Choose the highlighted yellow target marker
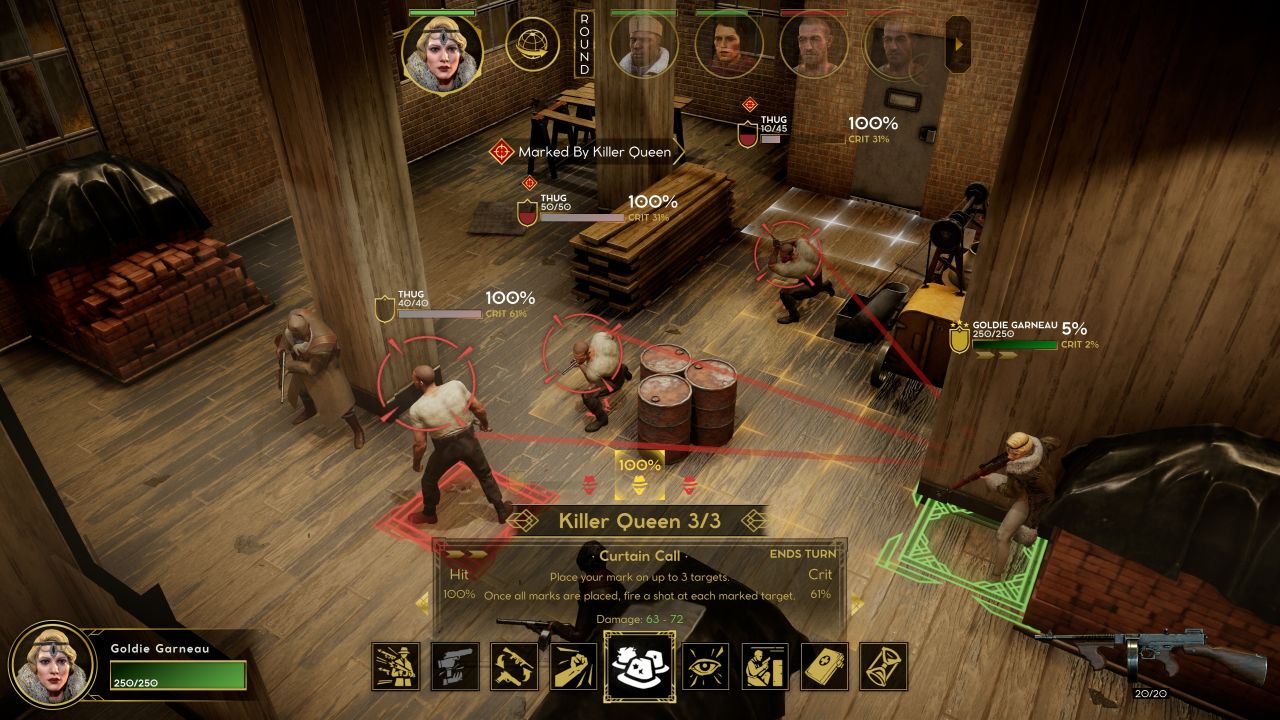 pos(640,486)
